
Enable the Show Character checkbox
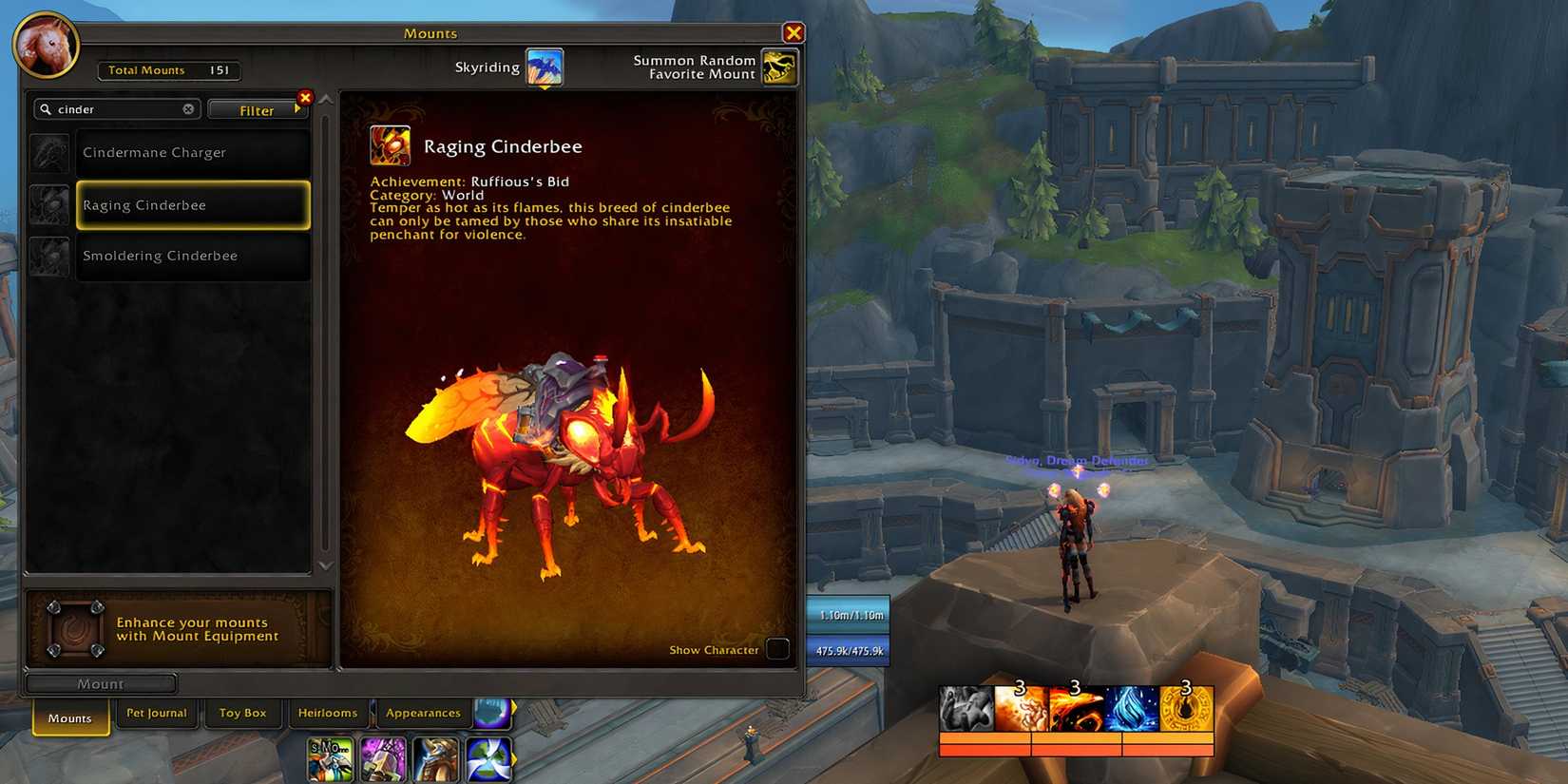pos(777,649)
